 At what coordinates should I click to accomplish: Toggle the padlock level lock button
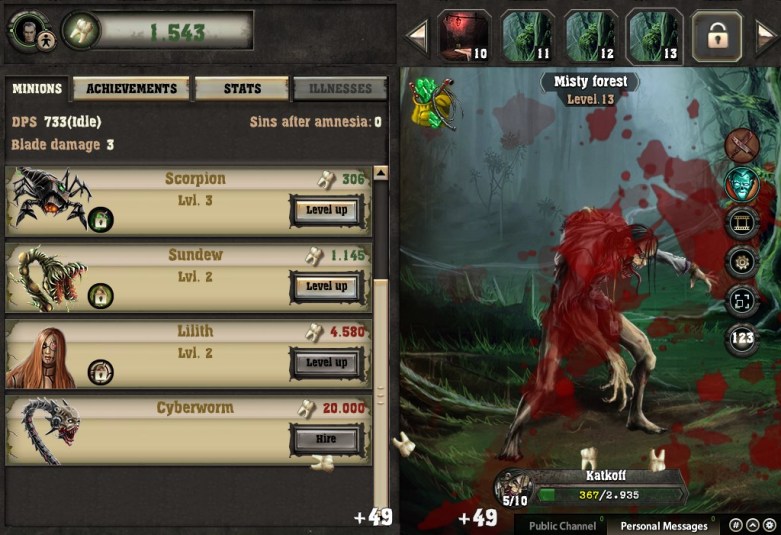[x=717, y=36]
